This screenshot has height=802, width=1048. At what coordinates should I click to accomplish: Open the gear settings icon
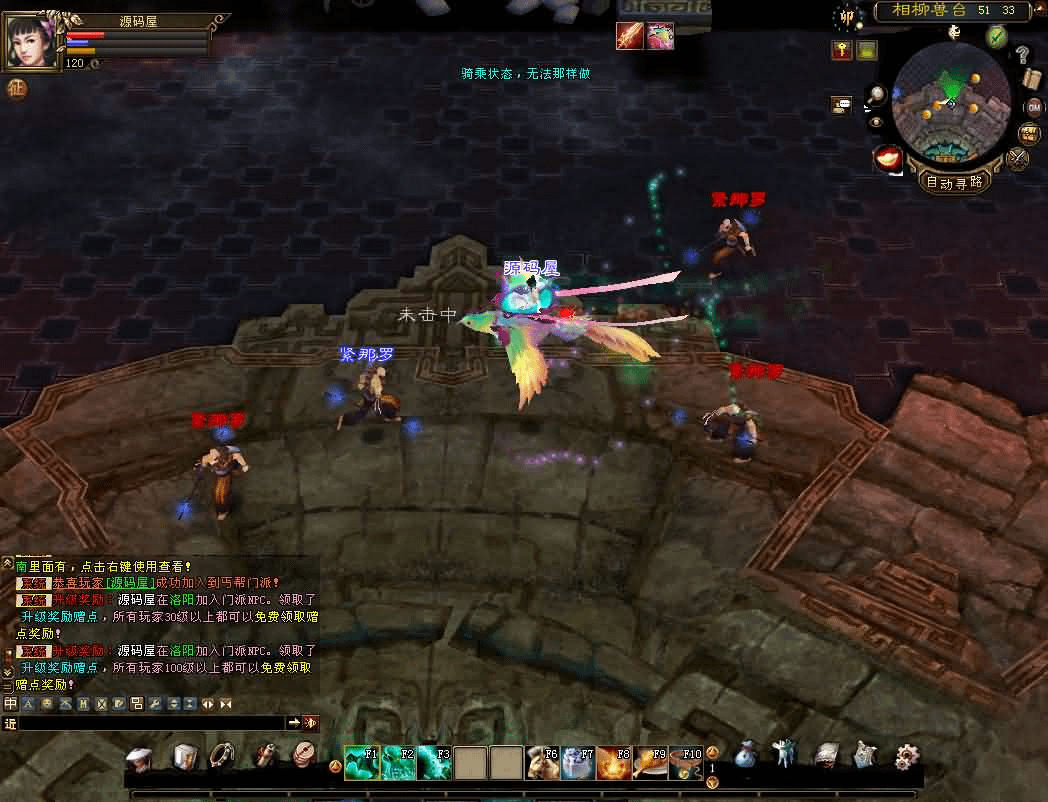pyautogui.click(x=906, y=757)
